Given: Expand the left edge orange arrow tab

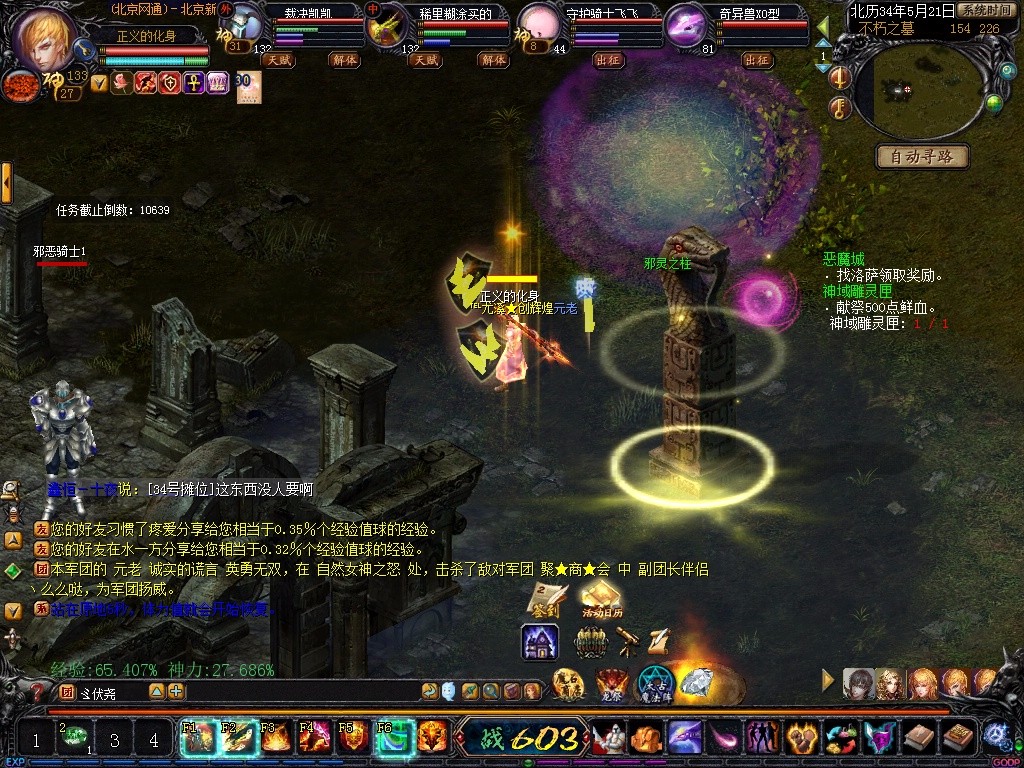Looking at the screenshot, I should click(7, 183).
